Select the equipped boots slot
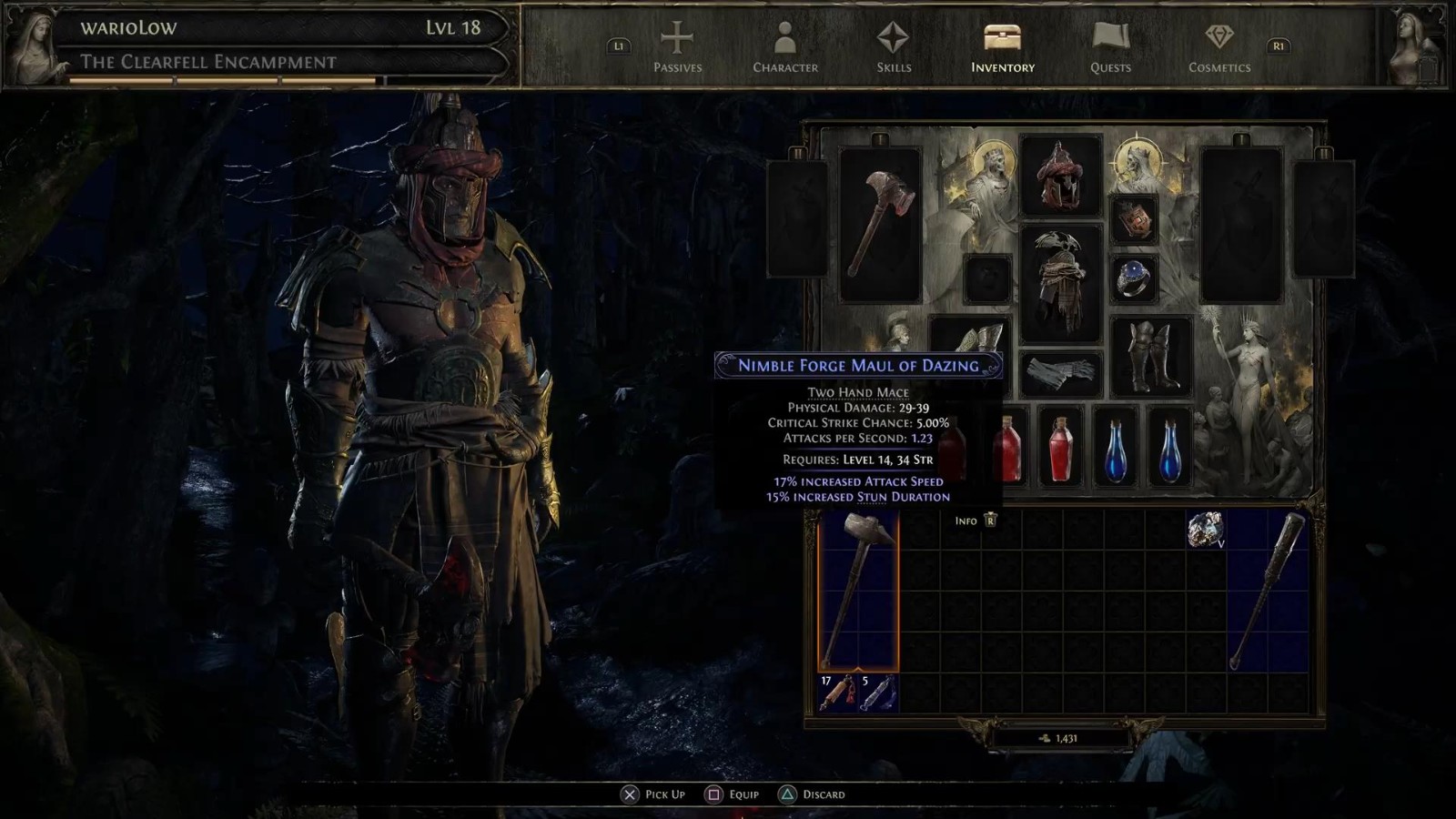Viewport: 1456px width, 819px height. click(1150, 357)
